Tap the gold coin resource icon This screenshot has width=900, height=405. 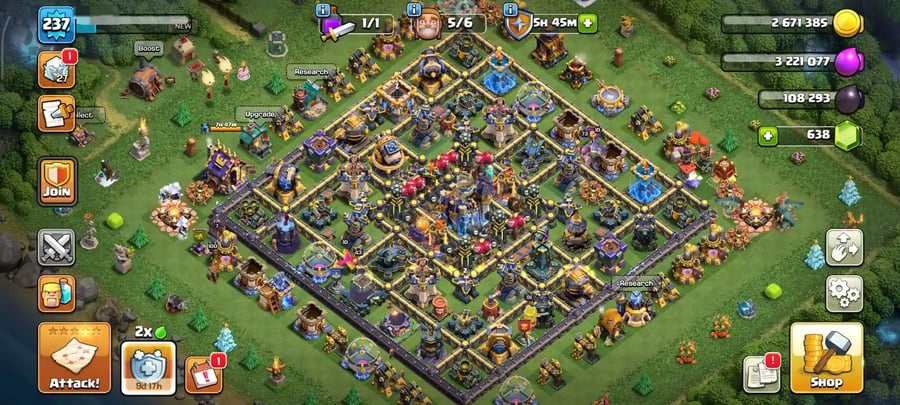[847, 22]
